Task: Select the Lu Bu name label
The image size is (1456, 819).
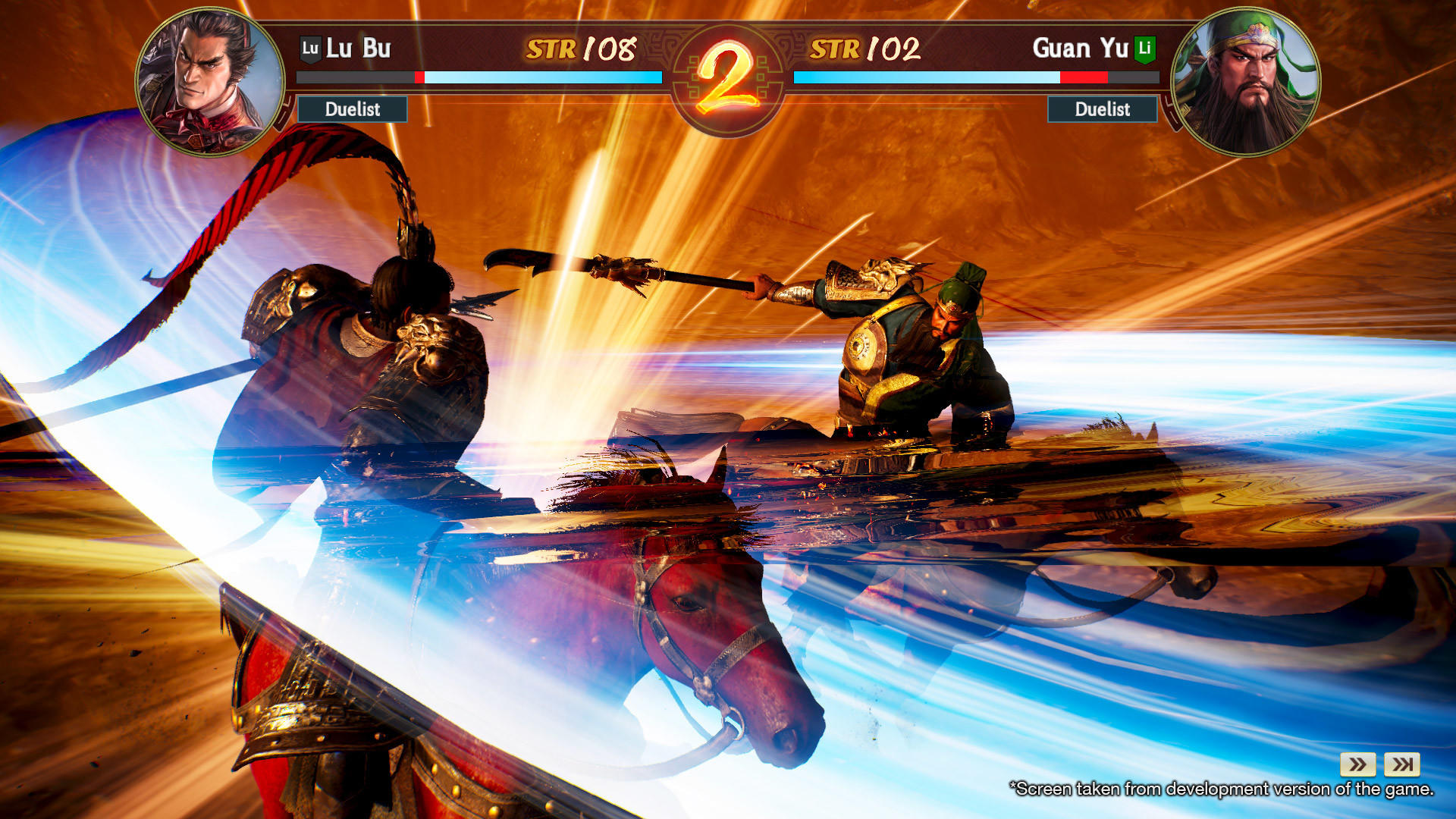Action: (356, 49)
